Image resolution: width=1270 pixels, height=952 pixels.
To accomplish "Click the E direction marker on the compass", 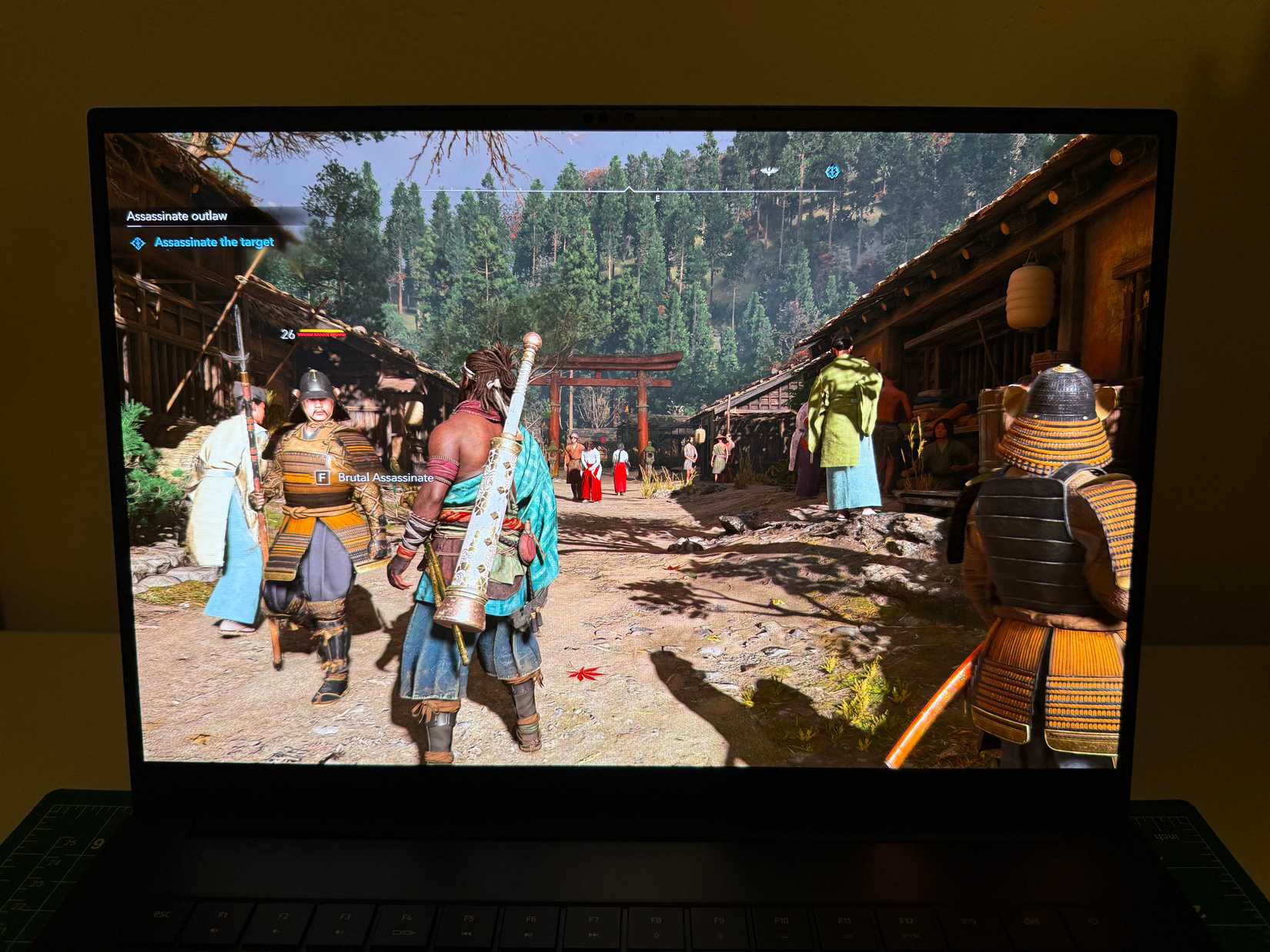I will [658, 198].
